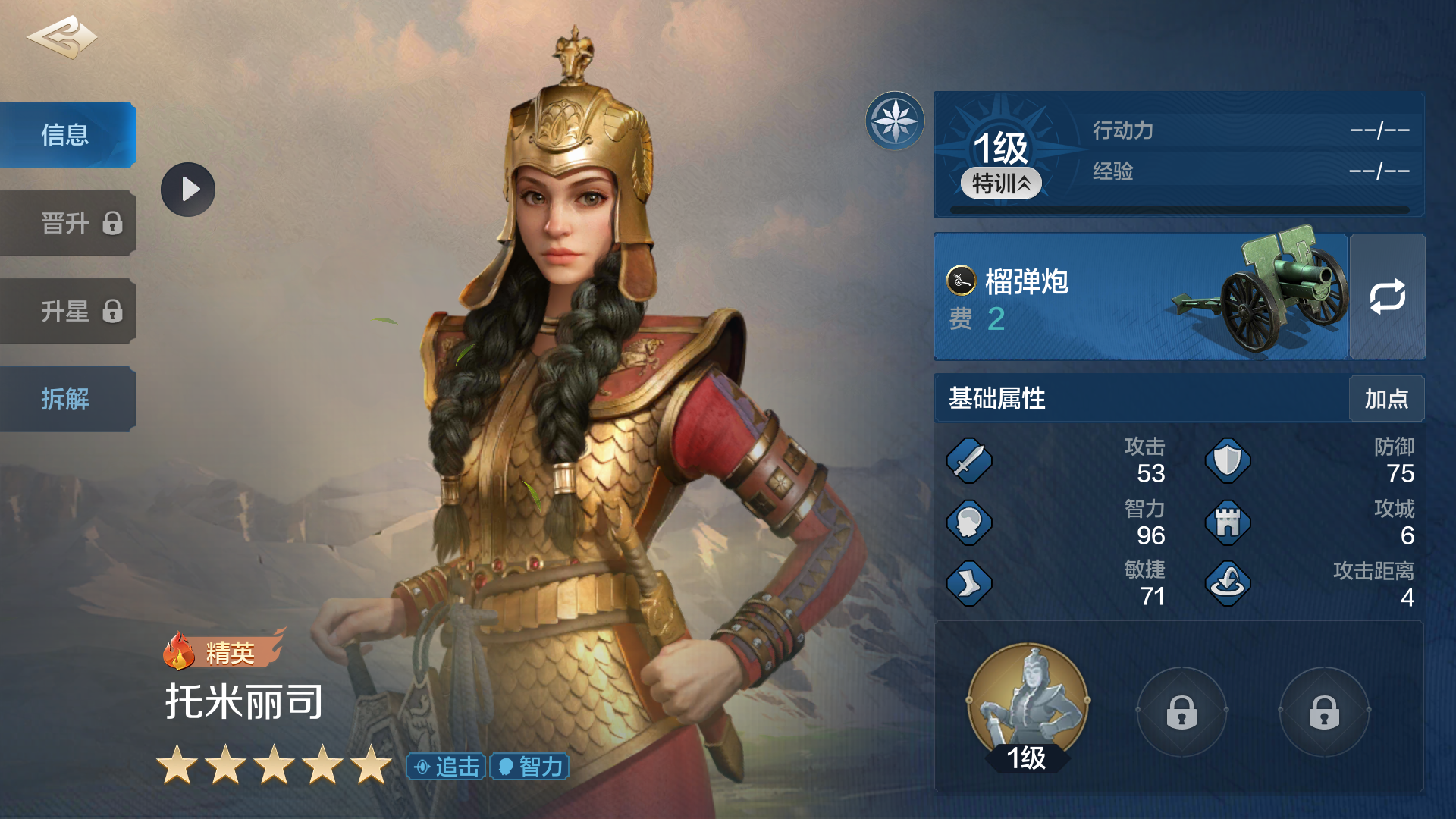Tap the 攻城 castle attribute icon
This screenshot has width=1456, height=819.
1228,522
